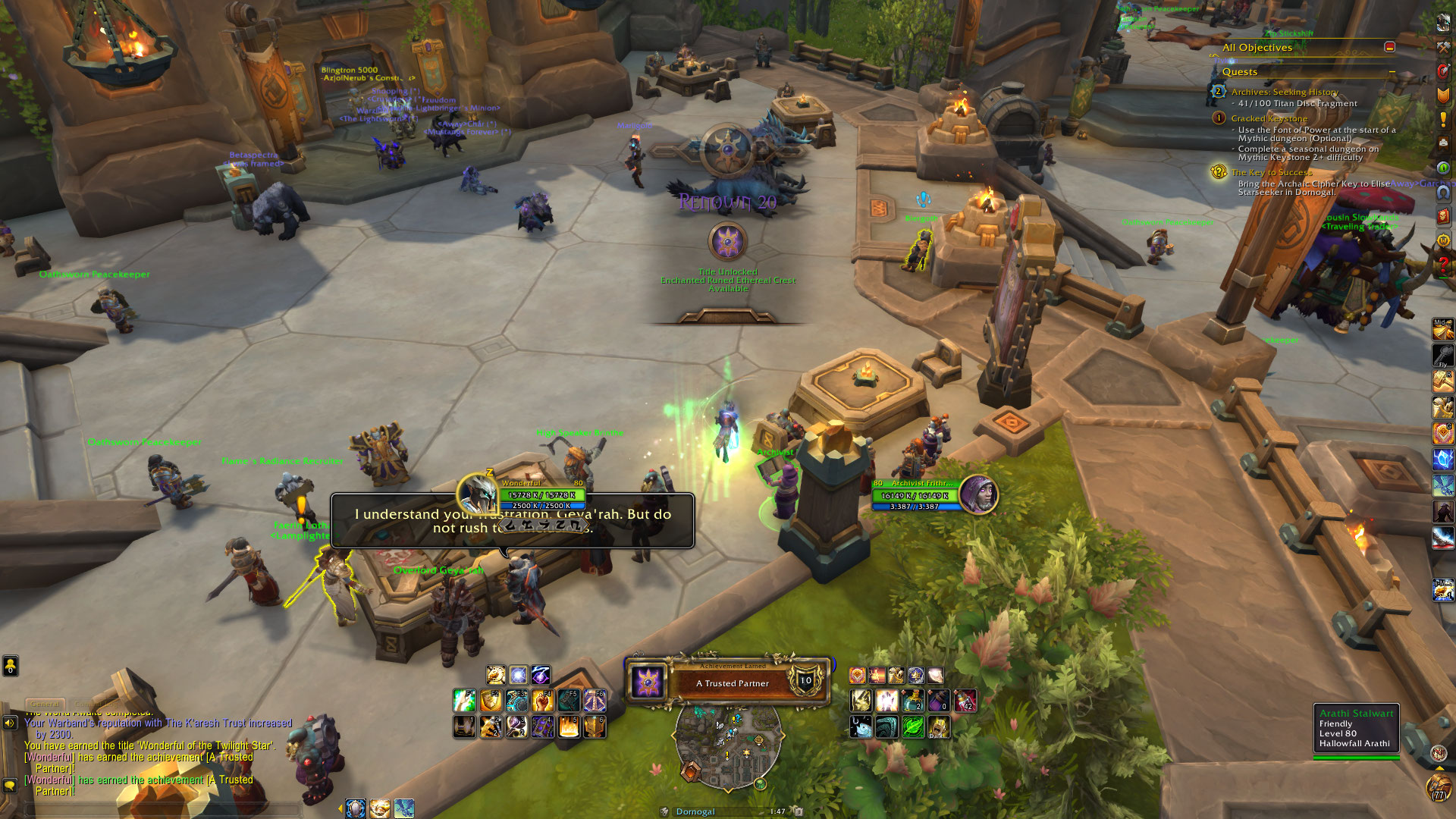Switch to the General chat tab
This screenshot has height=819, width=1456.
pos(45,704)
